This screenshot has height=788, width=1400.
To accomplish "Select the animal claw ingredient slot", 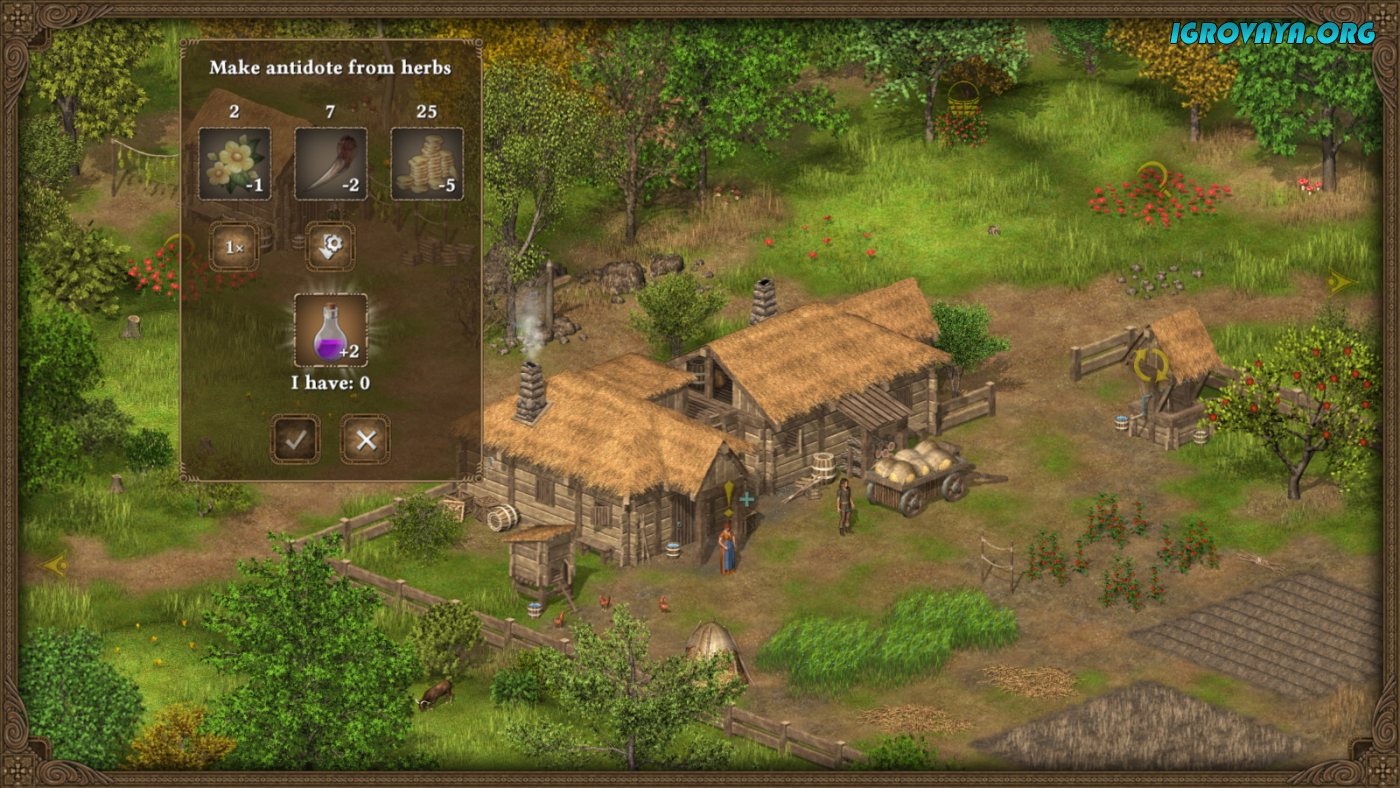I will (x=330, y=164).
